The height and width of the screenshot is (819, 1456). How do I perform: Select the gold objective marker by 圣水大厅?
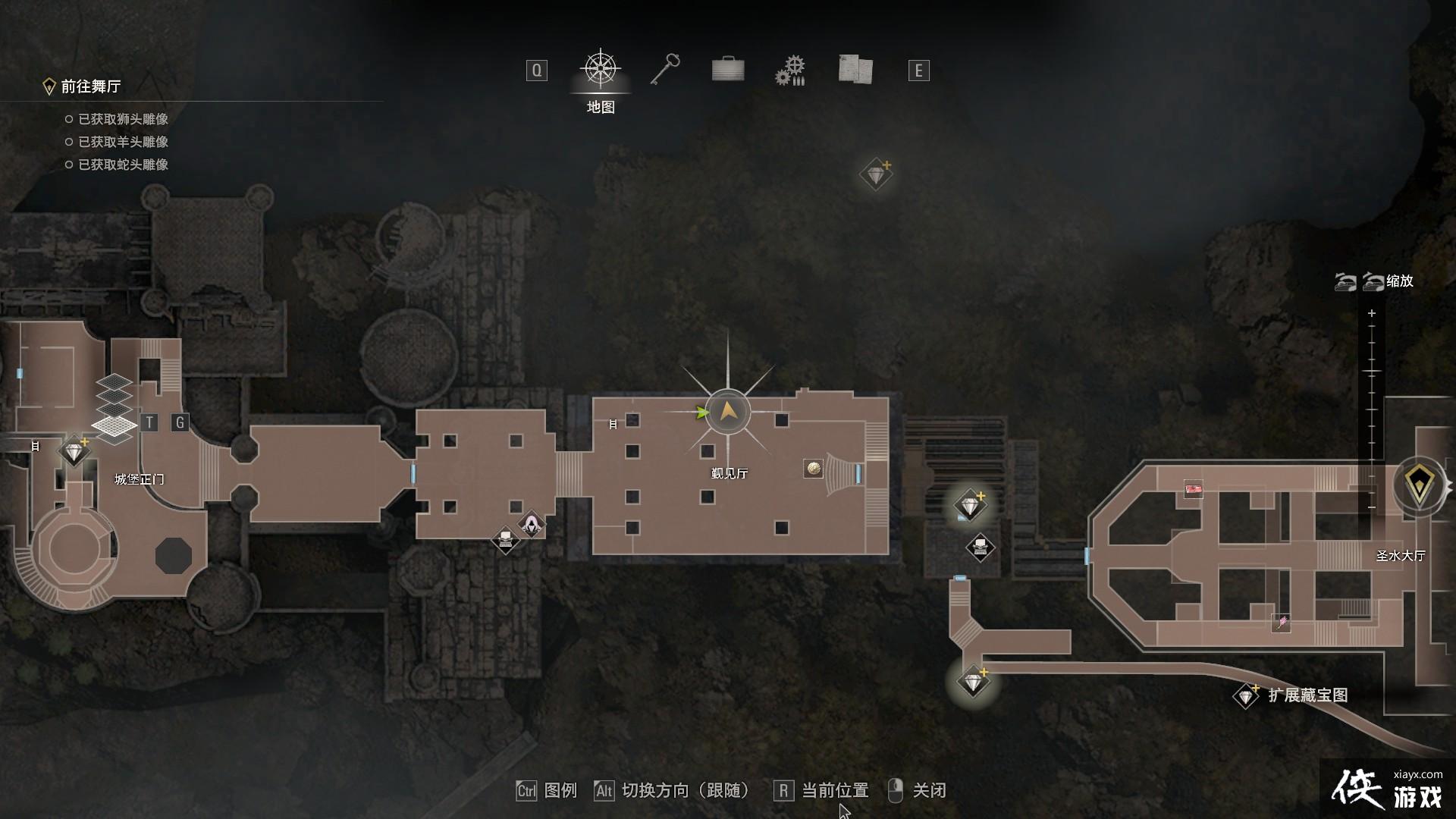click(1420, 485)
